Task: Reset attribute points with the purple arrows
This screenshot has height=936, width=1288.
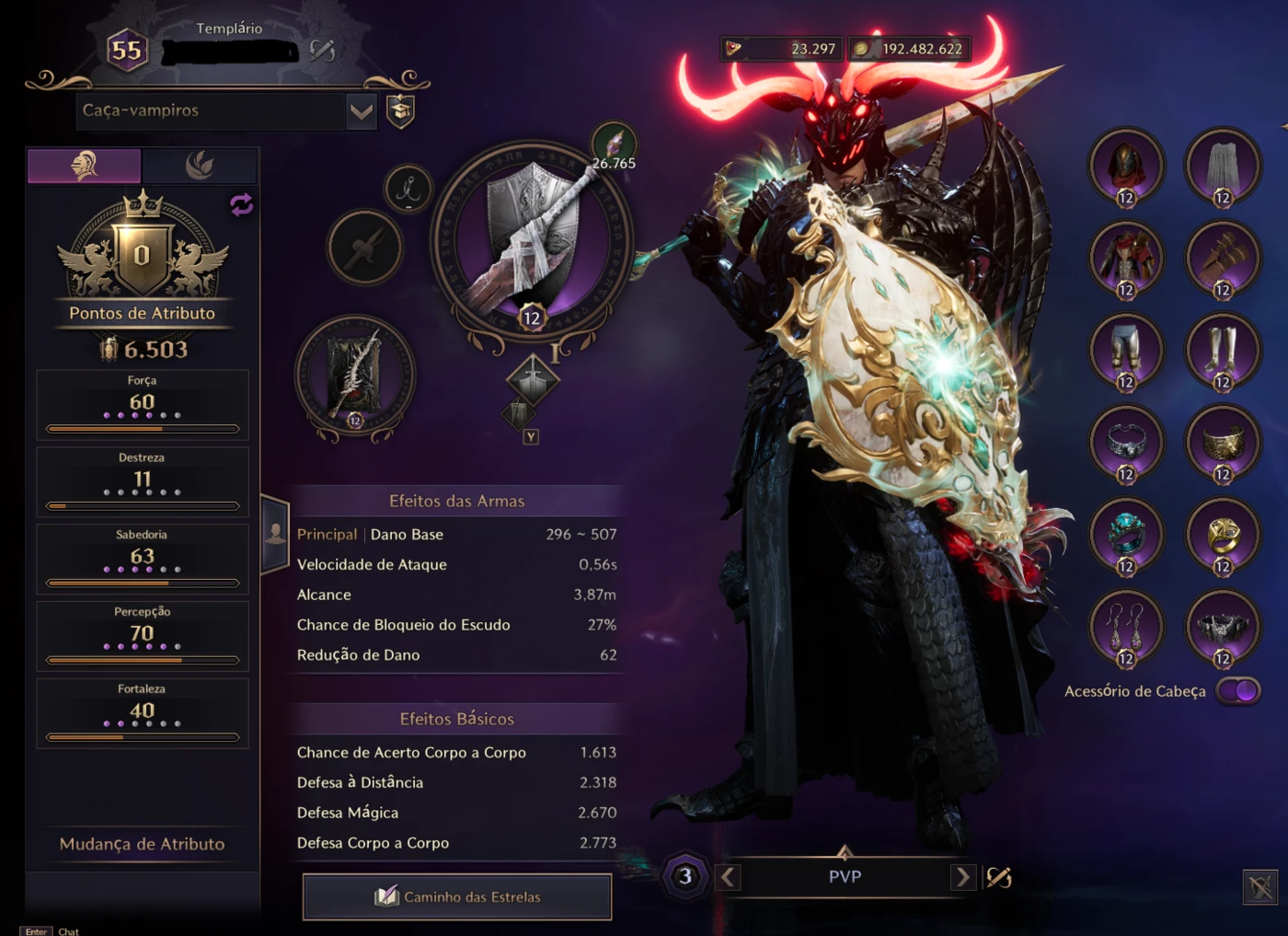Action: [241, 204]
